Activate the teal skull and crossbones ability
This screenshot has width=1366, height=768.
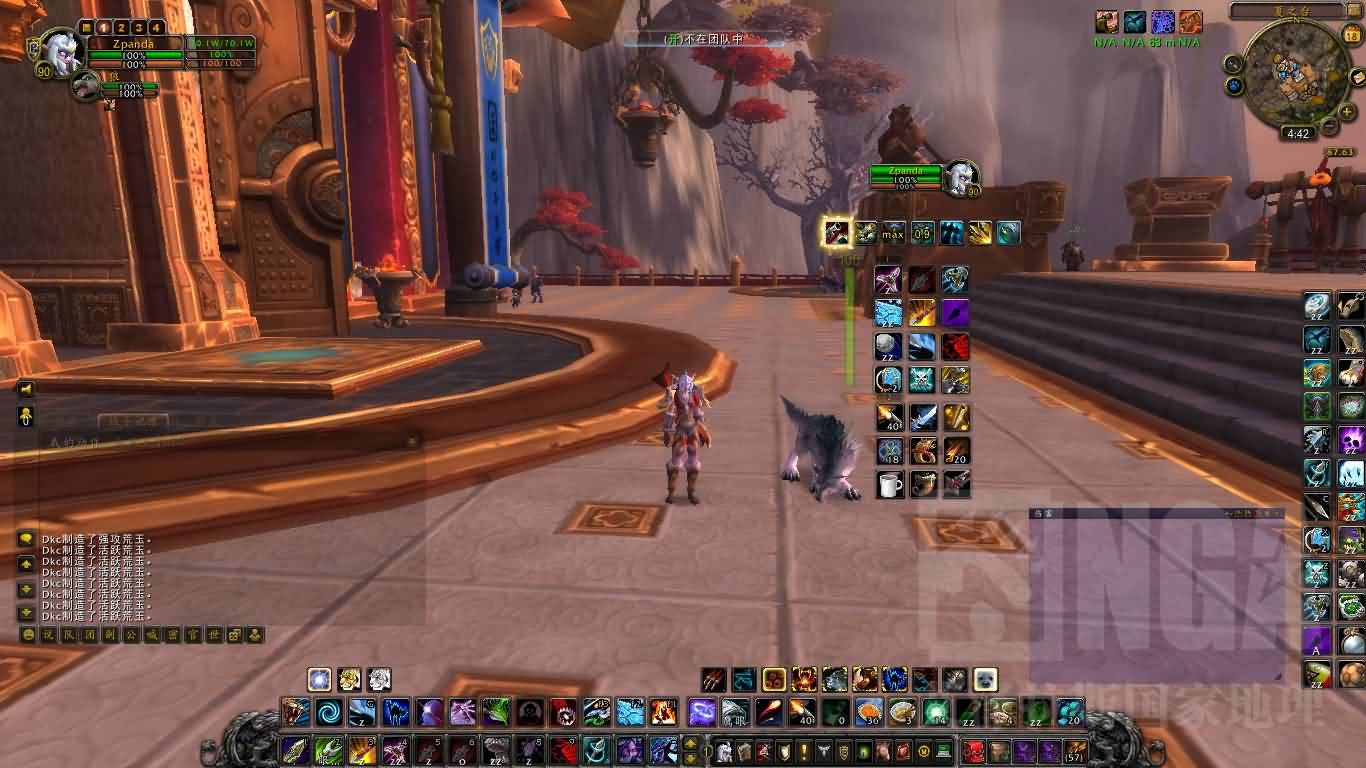(x=922, y=380)
